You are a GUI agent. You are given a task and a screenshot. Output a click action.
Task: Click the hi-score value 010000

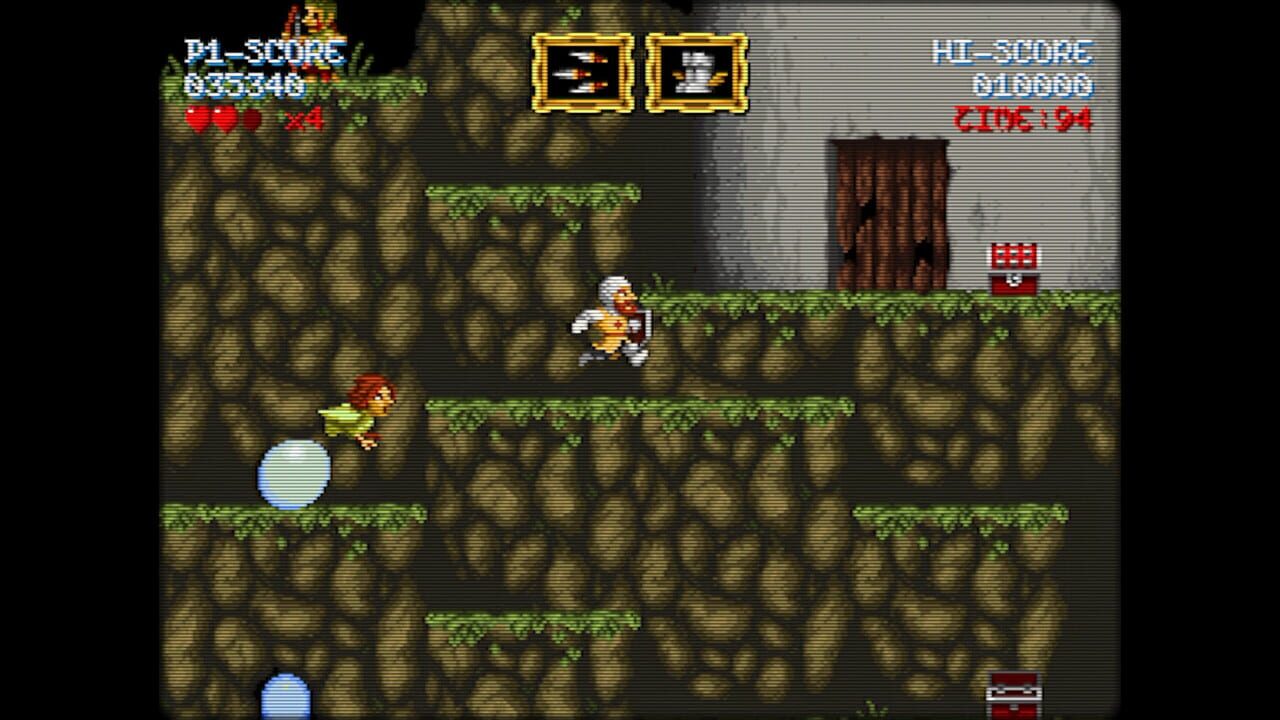[x=1035, y=85]
